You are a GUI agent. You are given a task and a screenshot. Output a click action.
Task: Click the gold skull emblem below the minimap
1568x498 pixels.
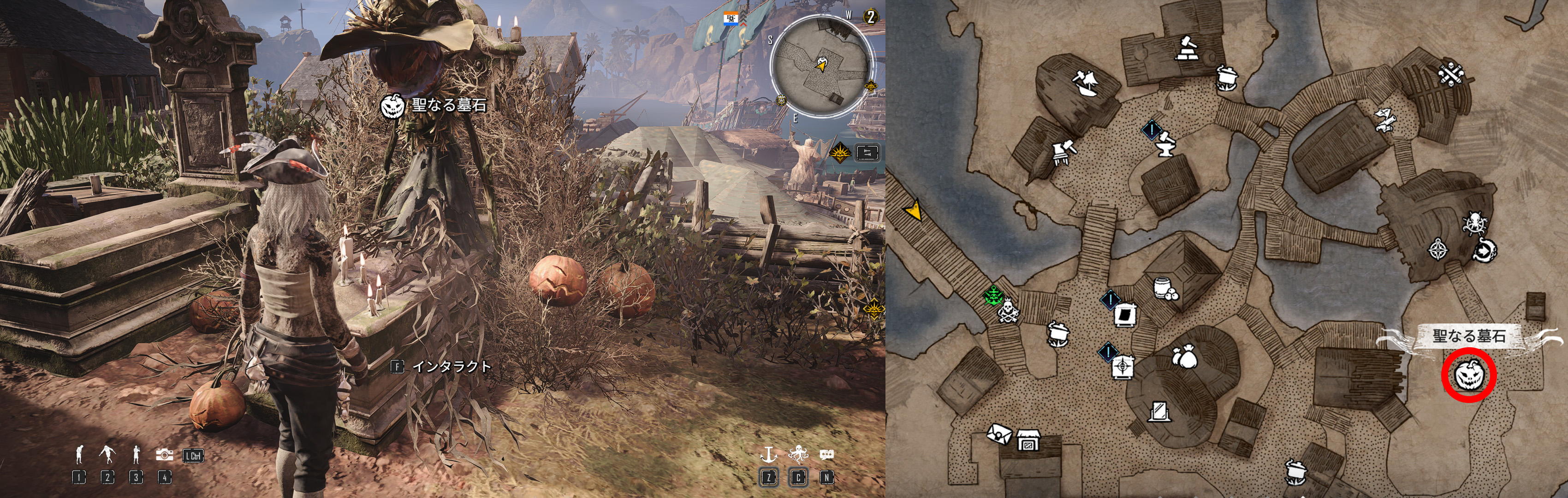pos(841,152)
